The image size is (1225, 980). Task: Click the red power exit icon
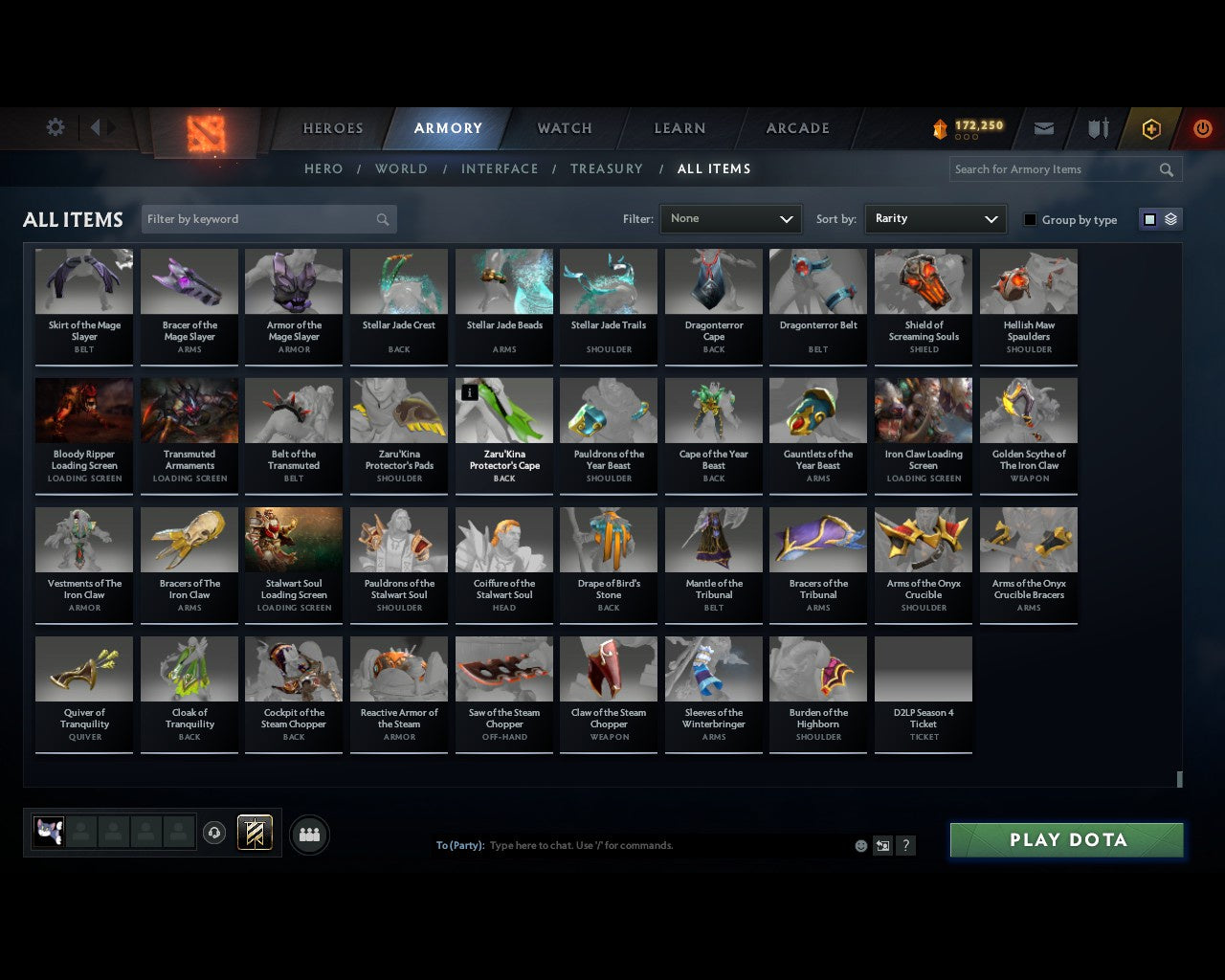tap(1202, 127)
